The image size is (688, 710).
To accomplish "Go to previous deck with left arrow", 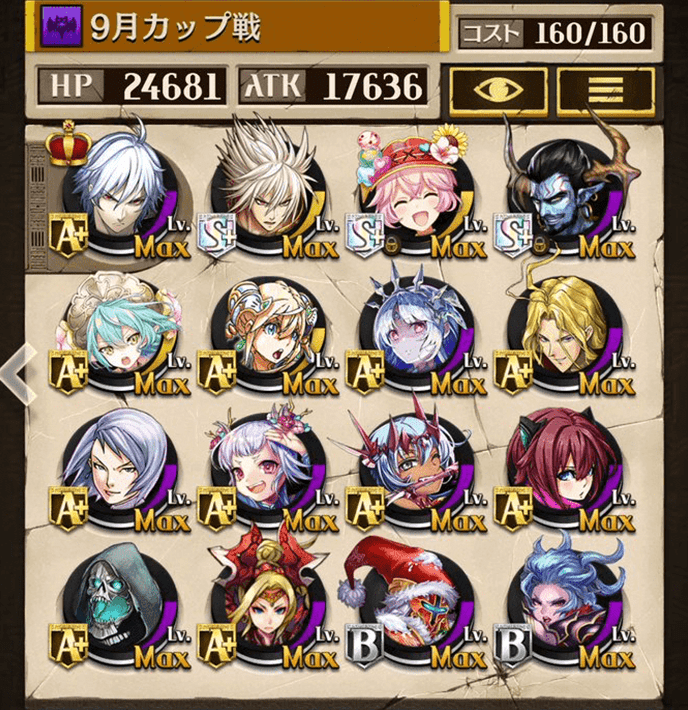I will [14, 372].
